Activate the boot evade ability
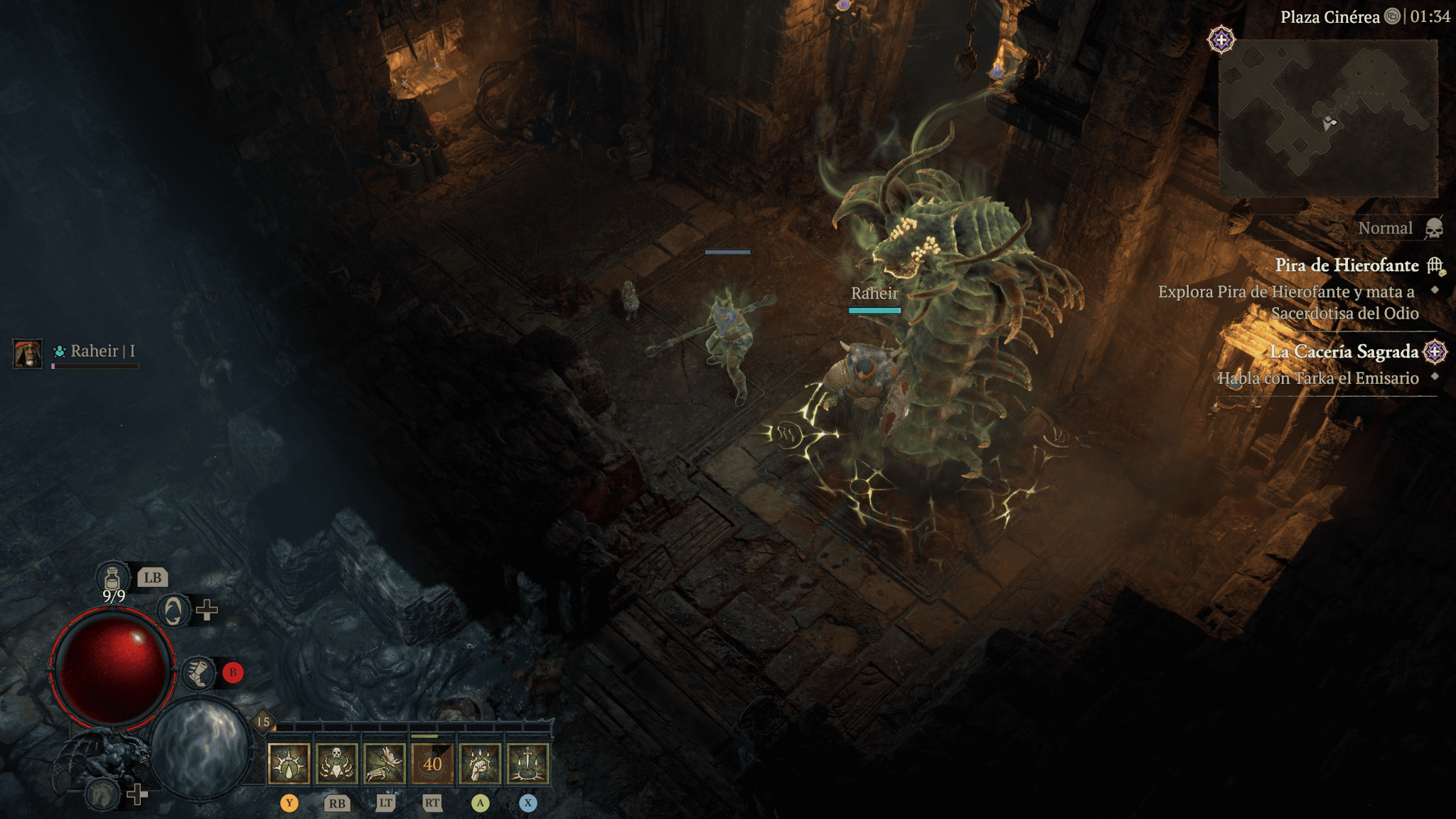Viewport: 1456px width, 819px height. (x=199, y=673)
